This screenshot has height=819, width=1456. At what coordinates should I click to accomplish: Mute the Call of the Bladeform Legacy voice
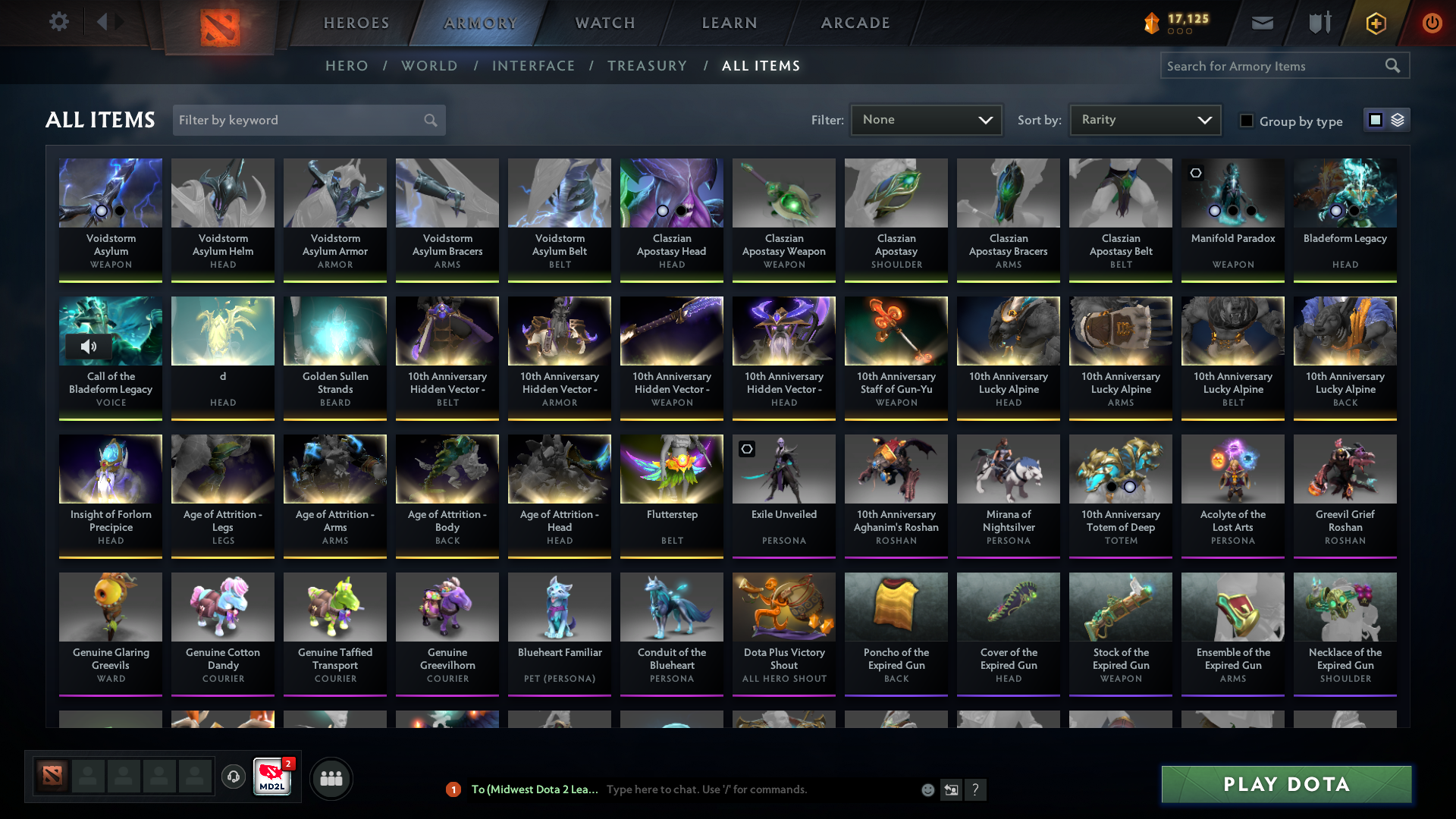point(89,346)
